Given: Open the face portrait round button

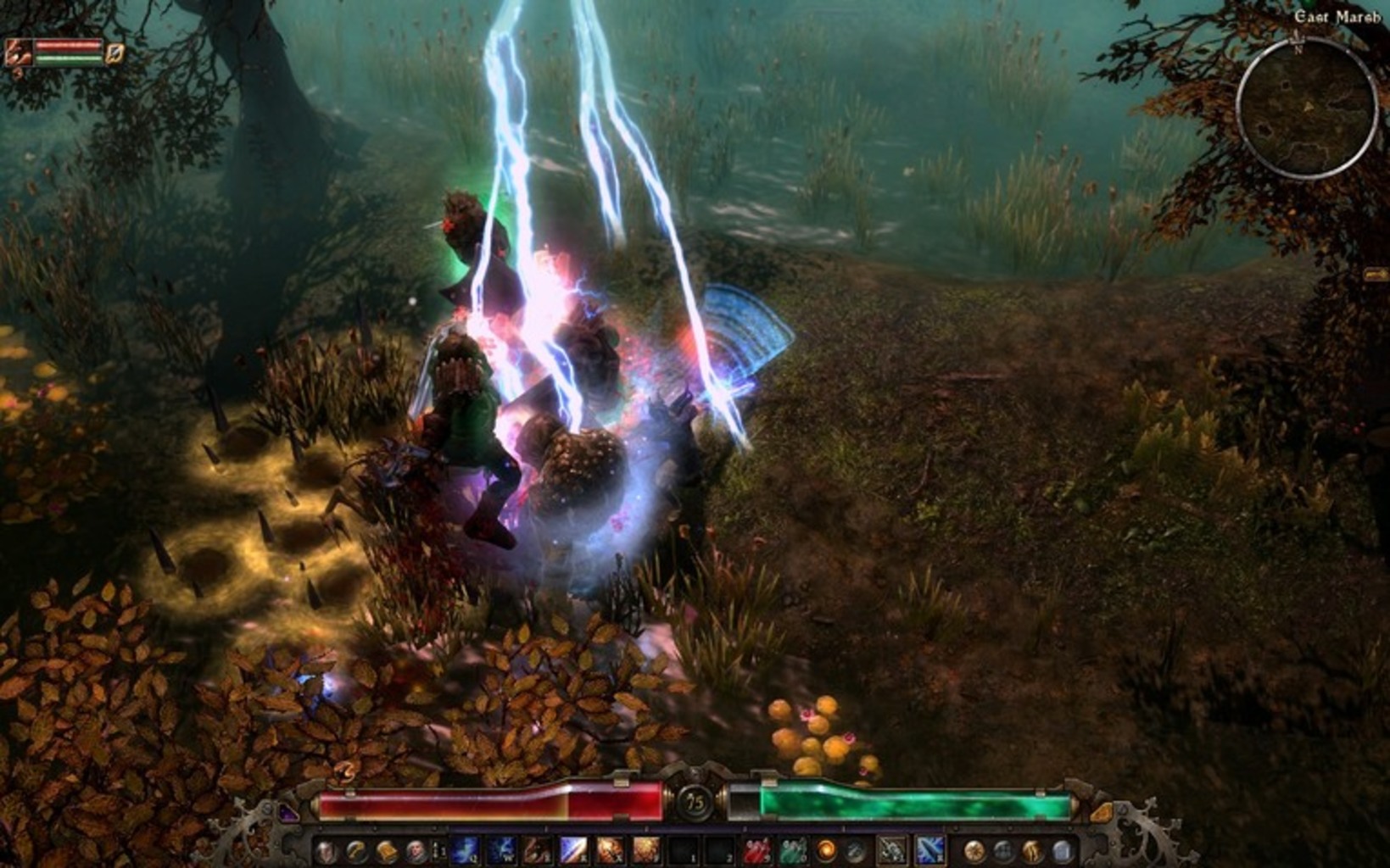Looking at the screenshot, I should point(416,851).
